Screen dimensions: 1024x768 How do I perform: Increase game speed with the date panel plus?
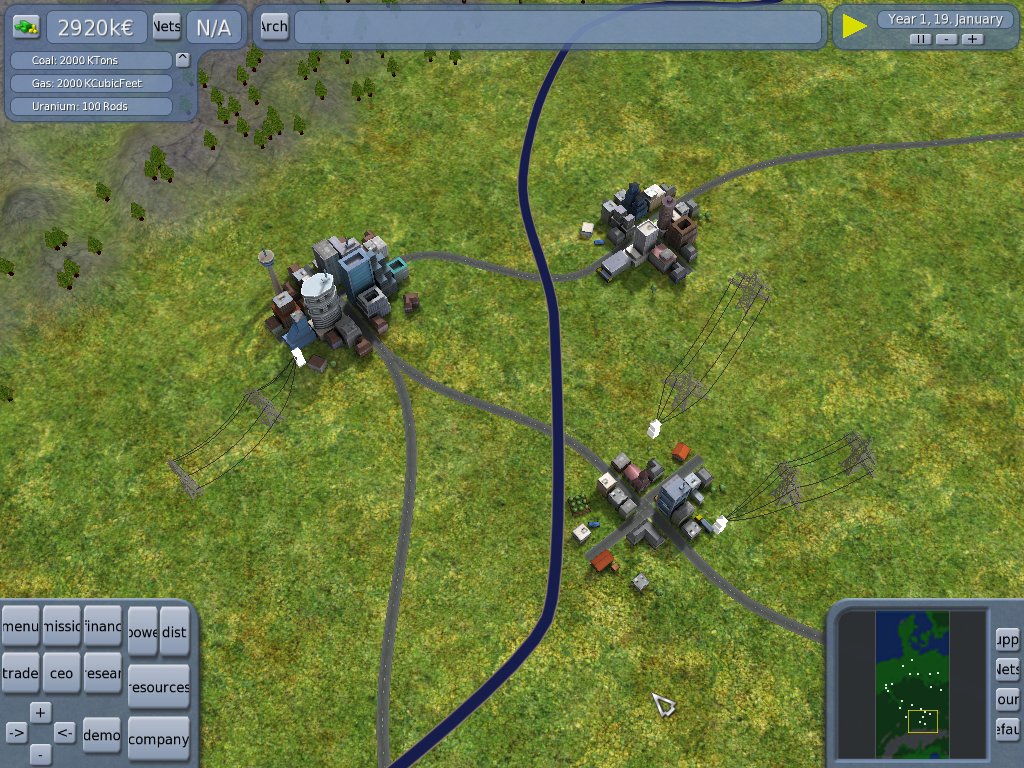pyautogui.click(x=972, y=39)
